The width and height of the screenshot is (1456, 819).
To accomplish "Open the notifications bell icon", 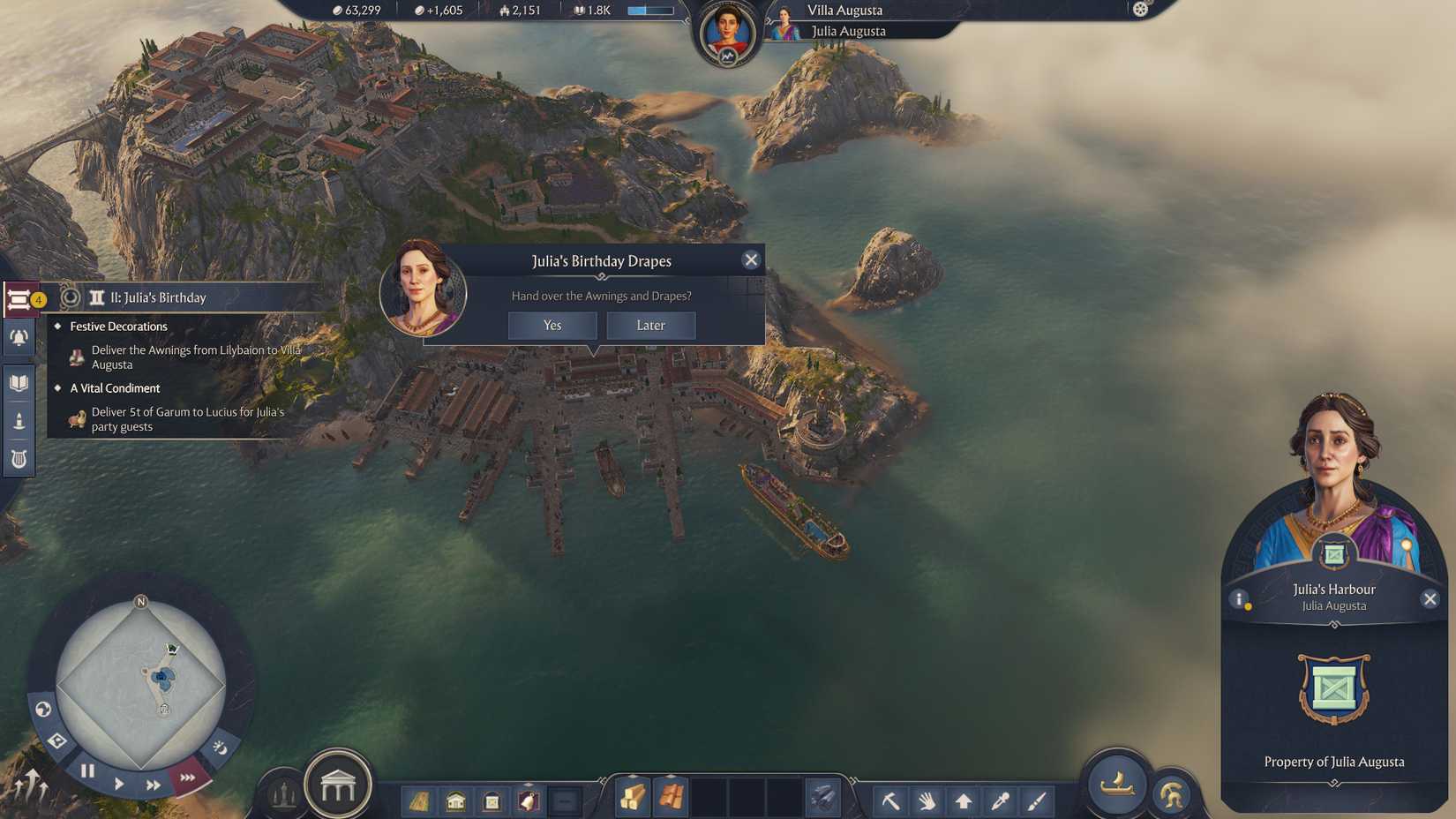I will (19, 338).
